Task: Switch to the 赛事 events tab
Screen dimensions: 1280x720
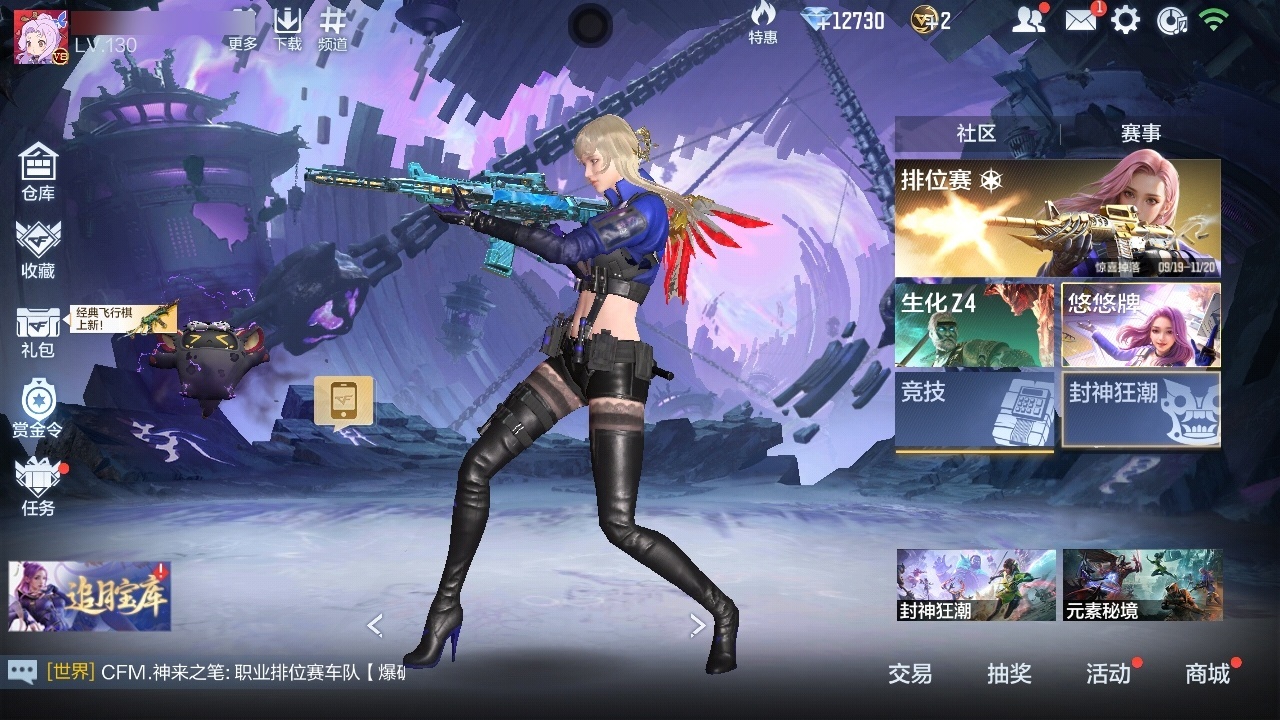Action: tap(1140, 134)
